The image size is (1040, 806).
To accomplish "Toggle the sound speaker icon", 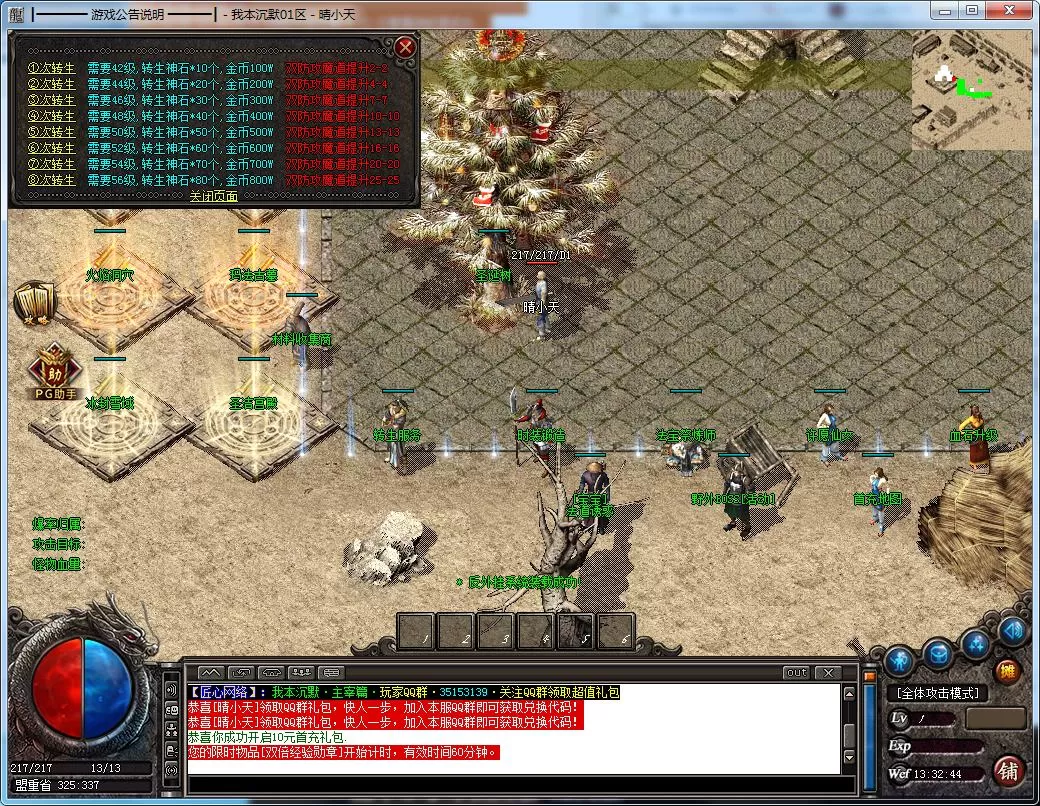I will [1012, 630].
